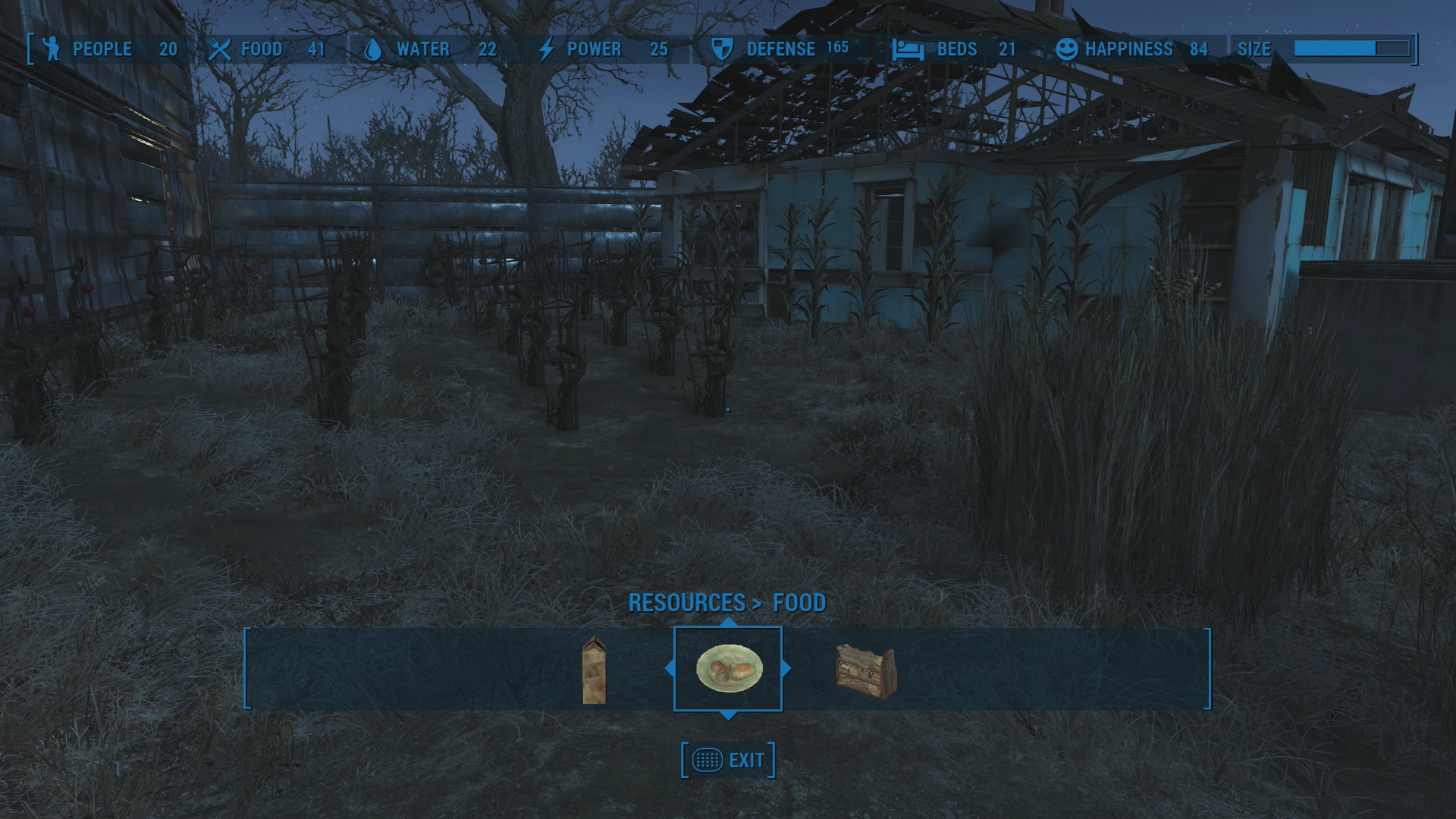Screen dimensions: 1456x819
Task: Click the SIZE label in the top bar
Action: pos(1255,49)
